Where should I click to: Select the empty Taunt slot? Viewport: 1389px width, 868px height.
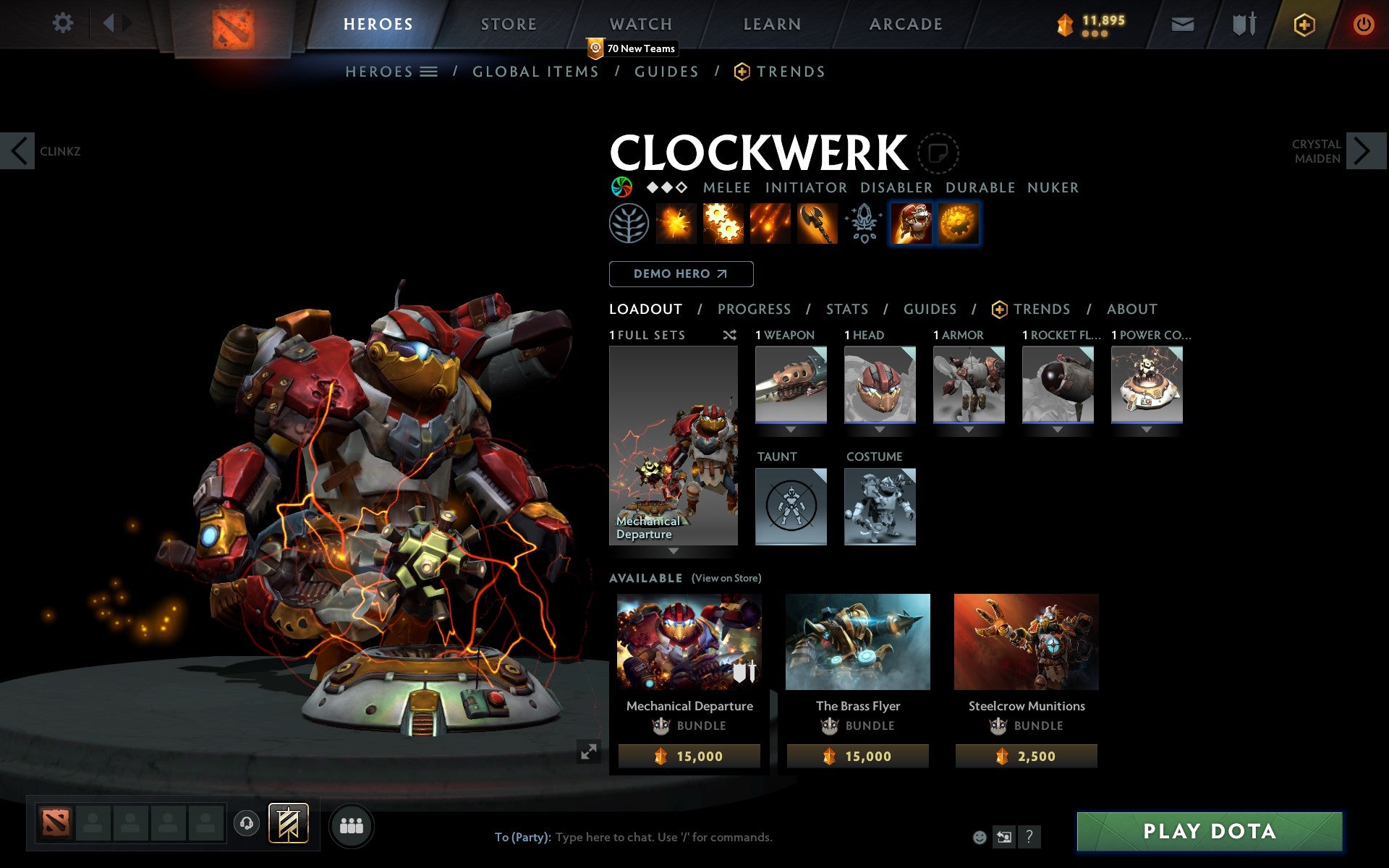click(x=790, y=506)
